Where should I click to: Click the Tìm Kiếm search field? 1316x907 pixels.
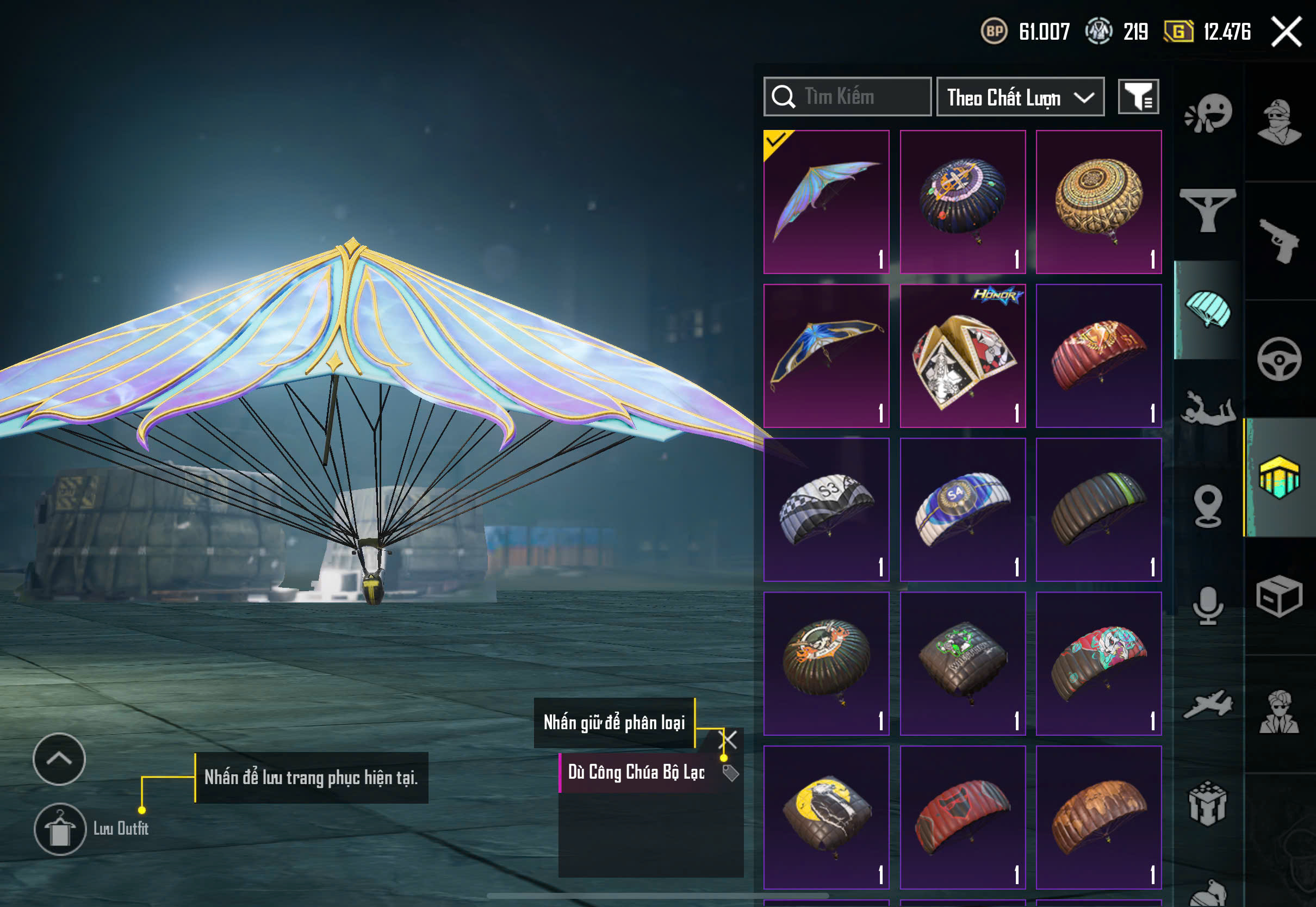pos(847,97)
